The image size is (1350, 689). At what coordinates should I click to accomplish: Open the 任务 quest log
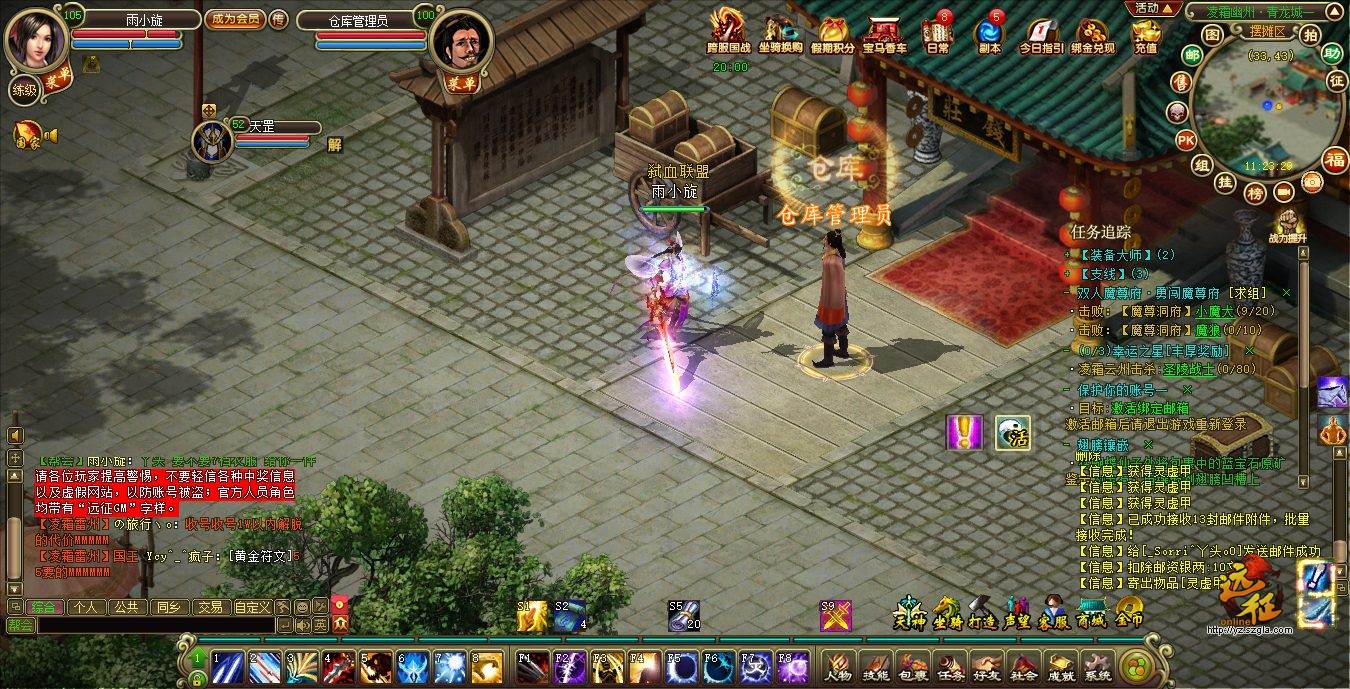coord(948,666)
